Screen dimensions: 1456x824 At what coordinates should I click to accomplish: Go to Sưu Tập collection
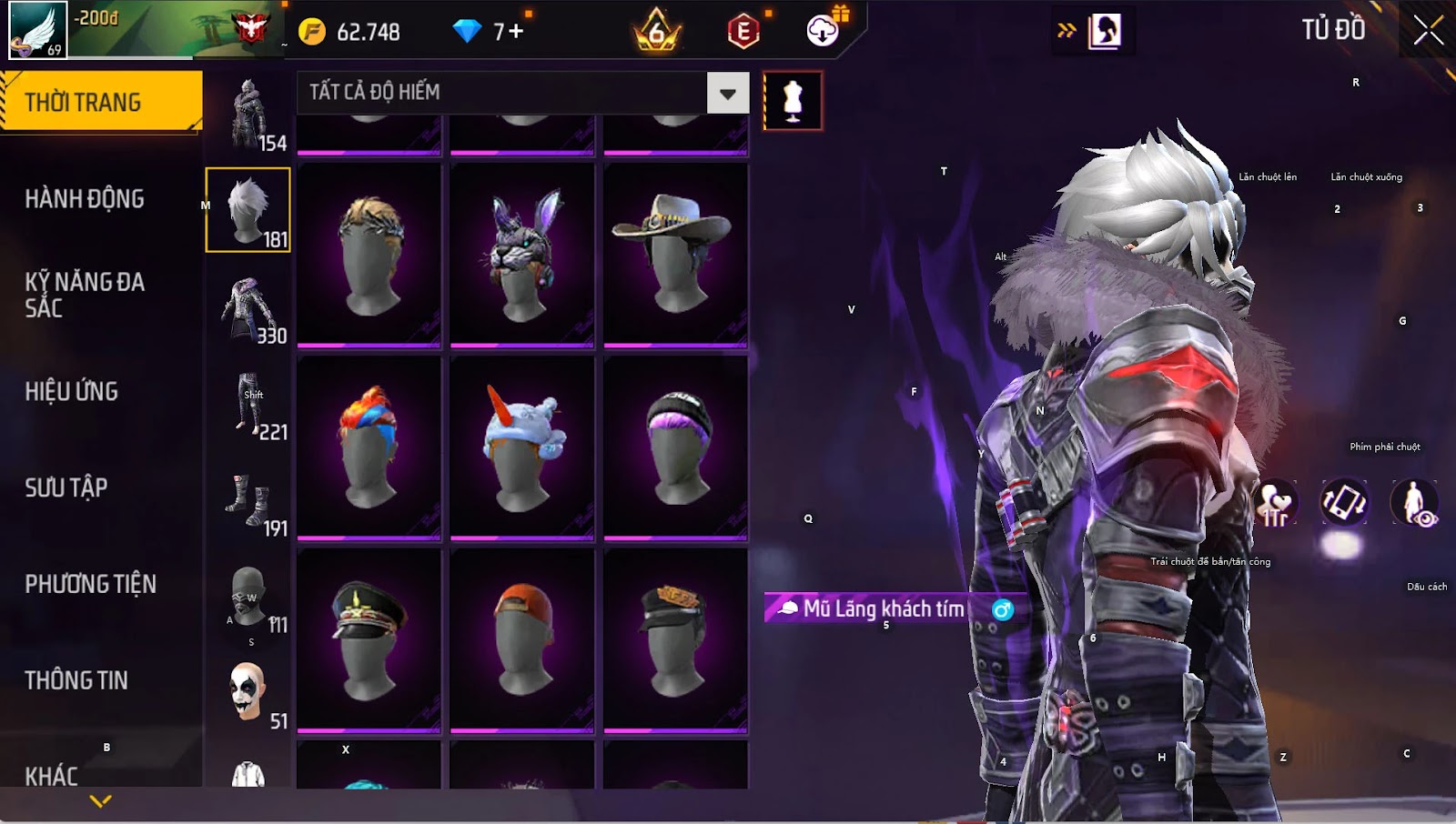pyautogui.click(x=66, y=487)
